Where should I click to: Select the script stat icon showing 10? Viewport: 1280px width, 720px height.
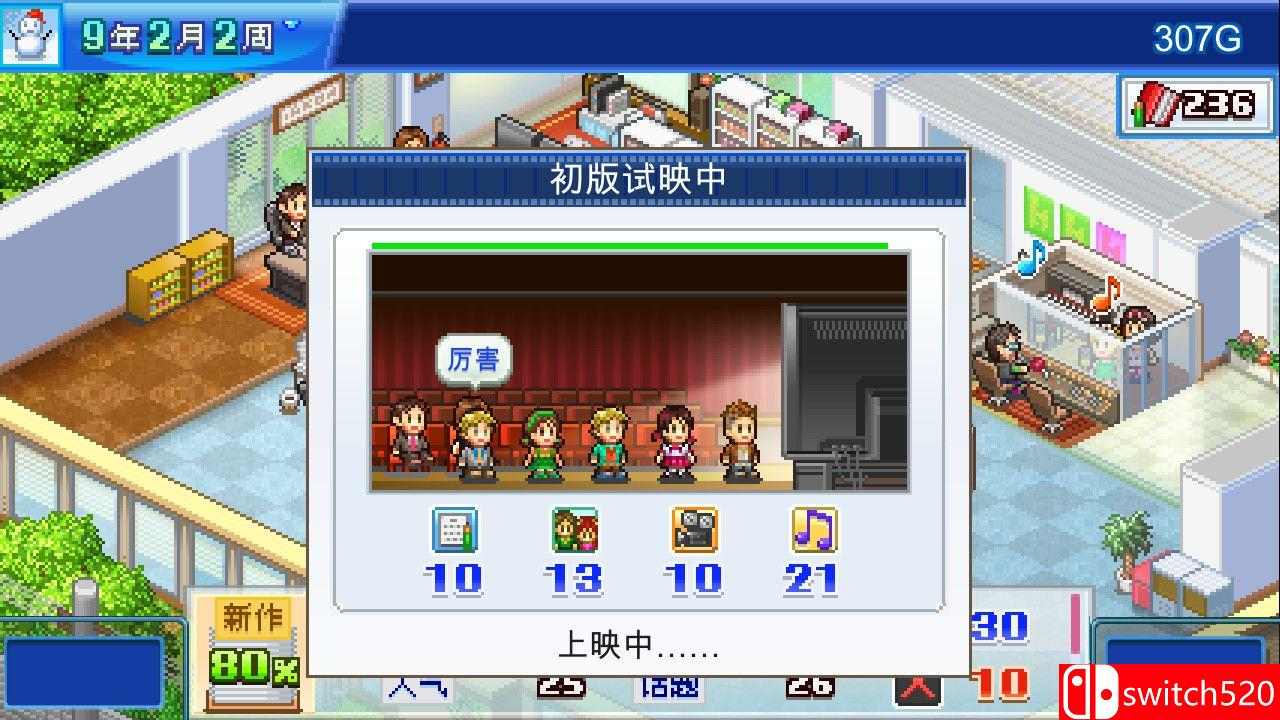pyautogui.click(x=455, y=533)
